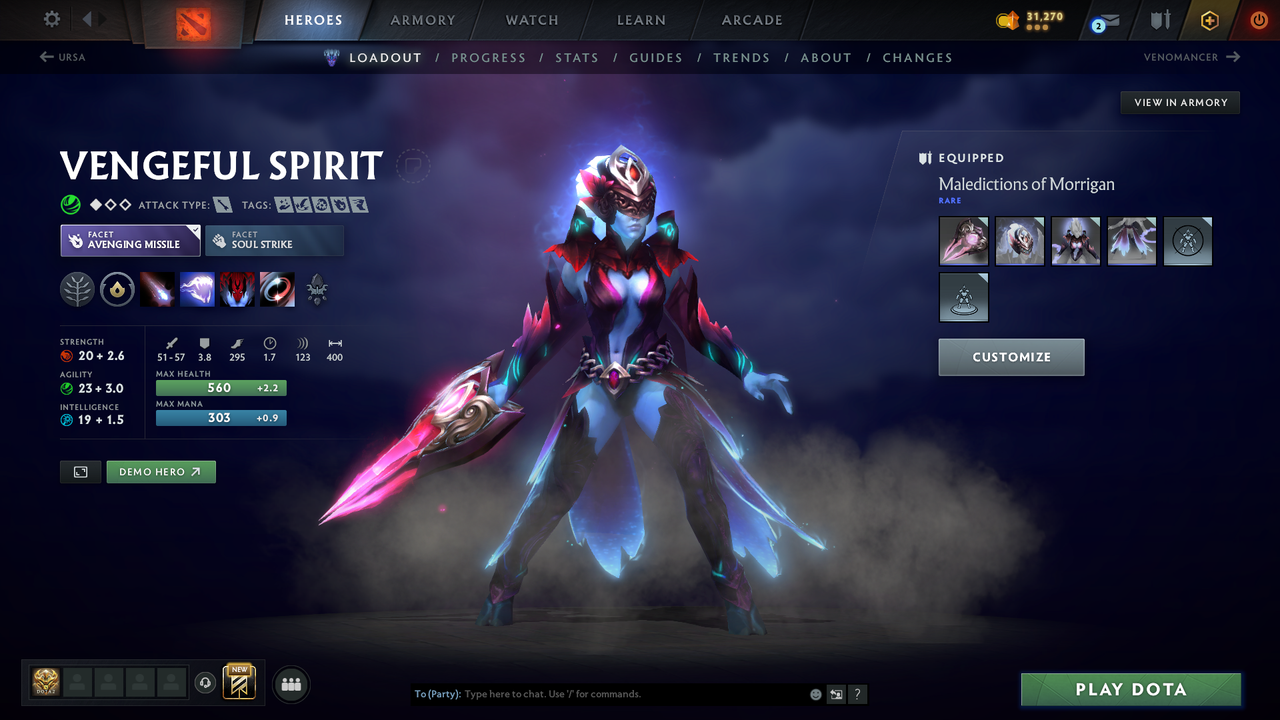Click the Dota Plus hexagon icon
This screenshot has height=720, width=1280.
coord(1209,20)
